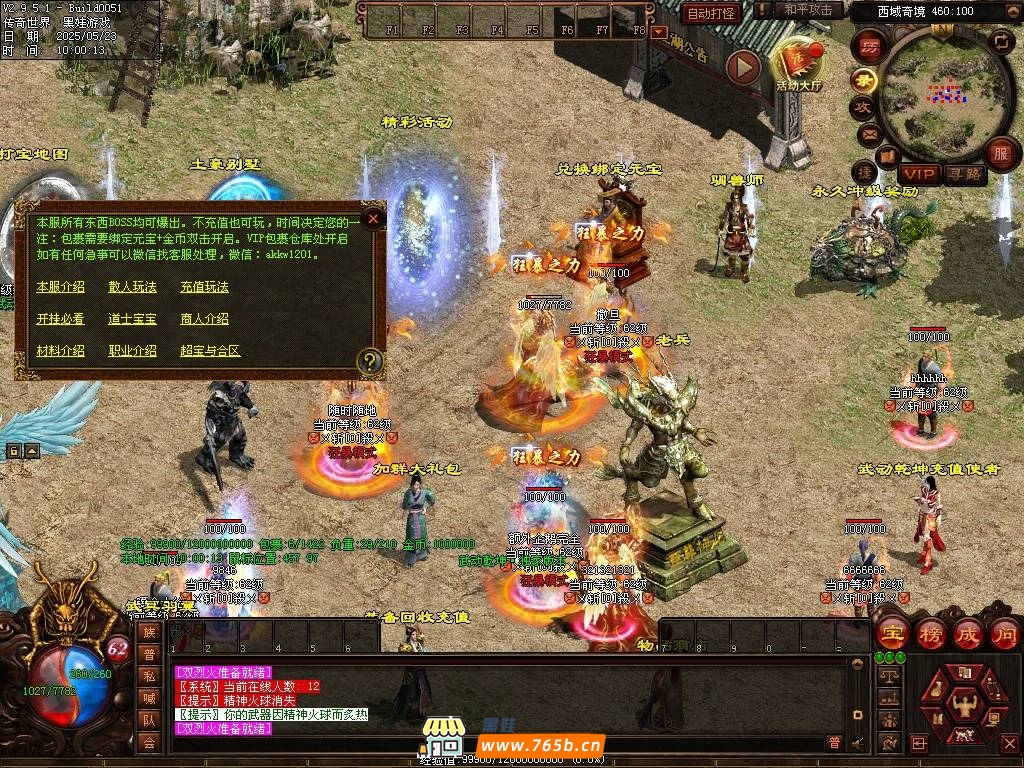The width and height of the screenshot is (1024, 768).
Task: Switch the 和平攻击 attack mode
Action: point(808,10)
